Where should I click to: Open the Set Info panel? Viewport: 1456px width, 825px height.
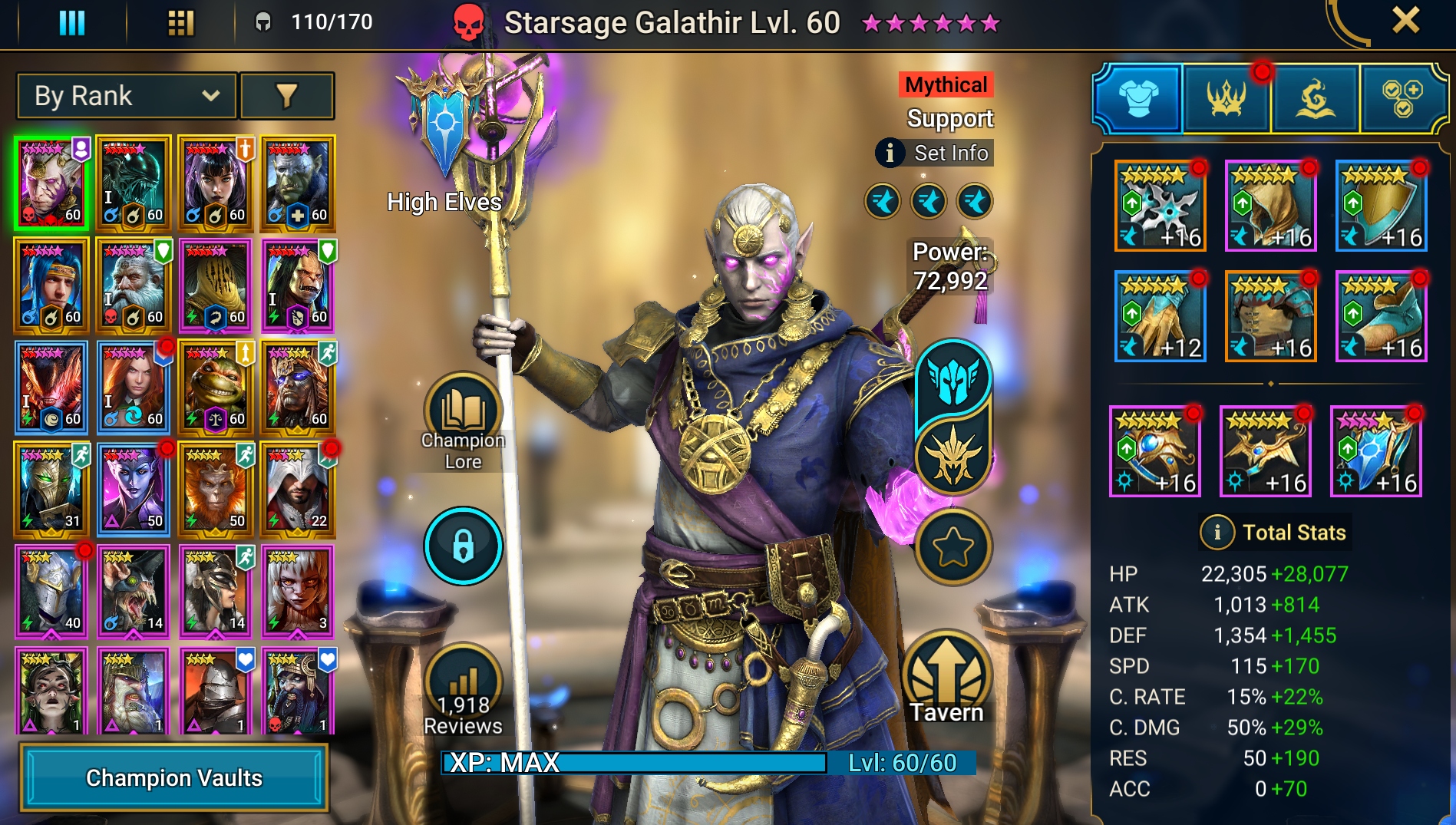(935, 153)
